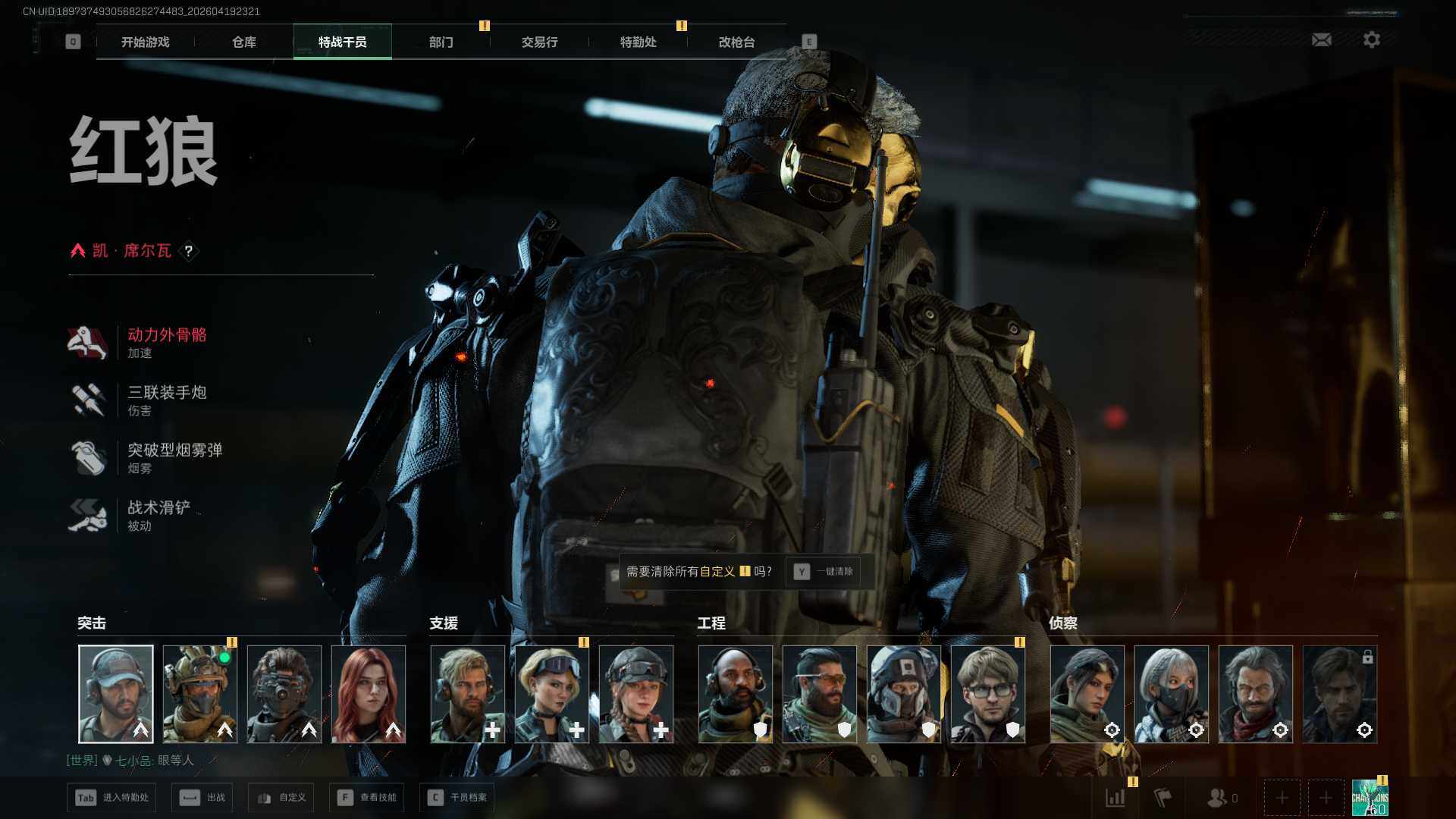Viewport: 1456px width, 819px height.
Task: Choose the blonde goggles support operator portrait
Action: (x=551, y=694)
